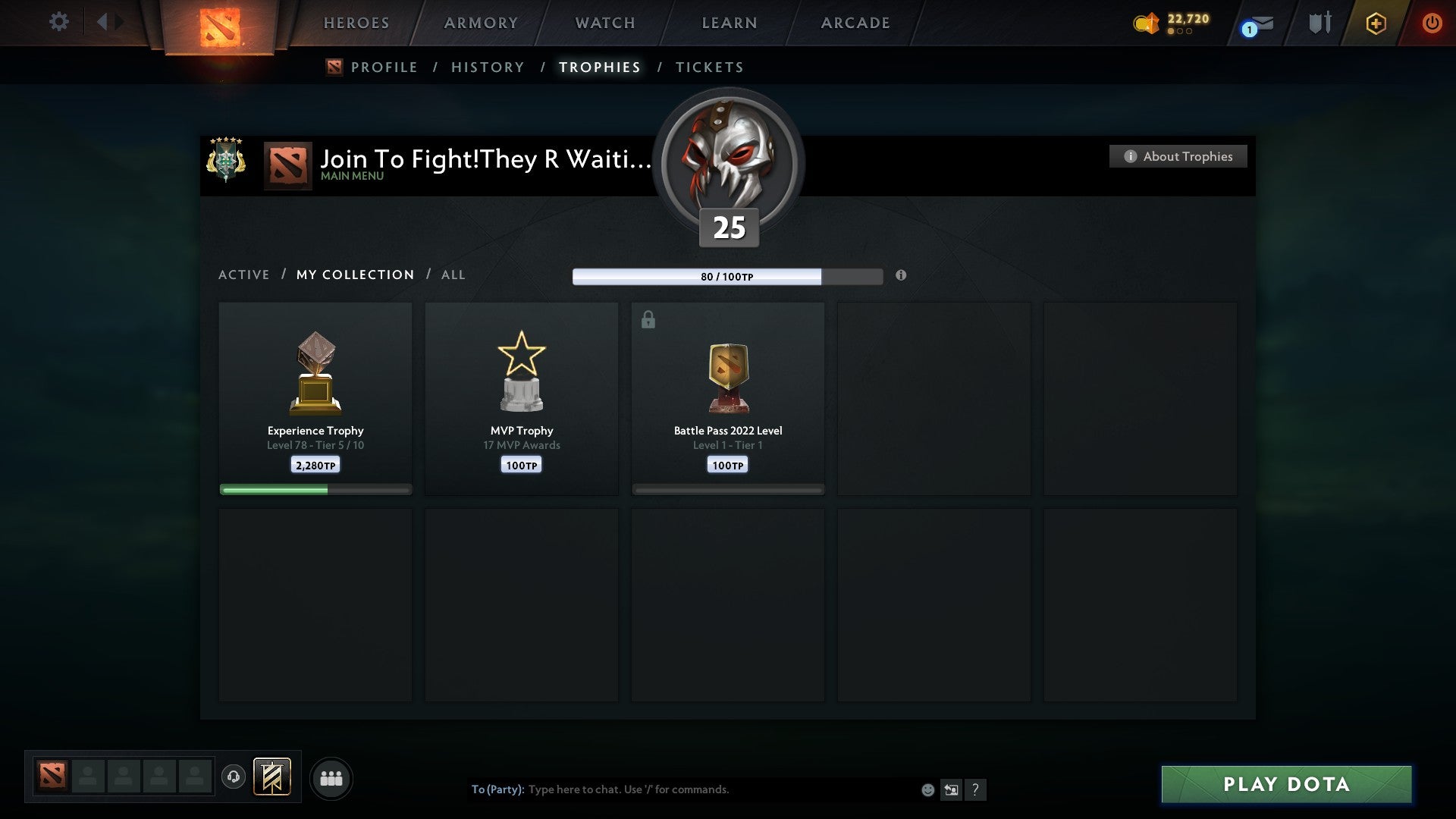Viewport: 1456px width, 819px height.
Task: Open the emoticon picker in chat
Action: click(927, 789)
